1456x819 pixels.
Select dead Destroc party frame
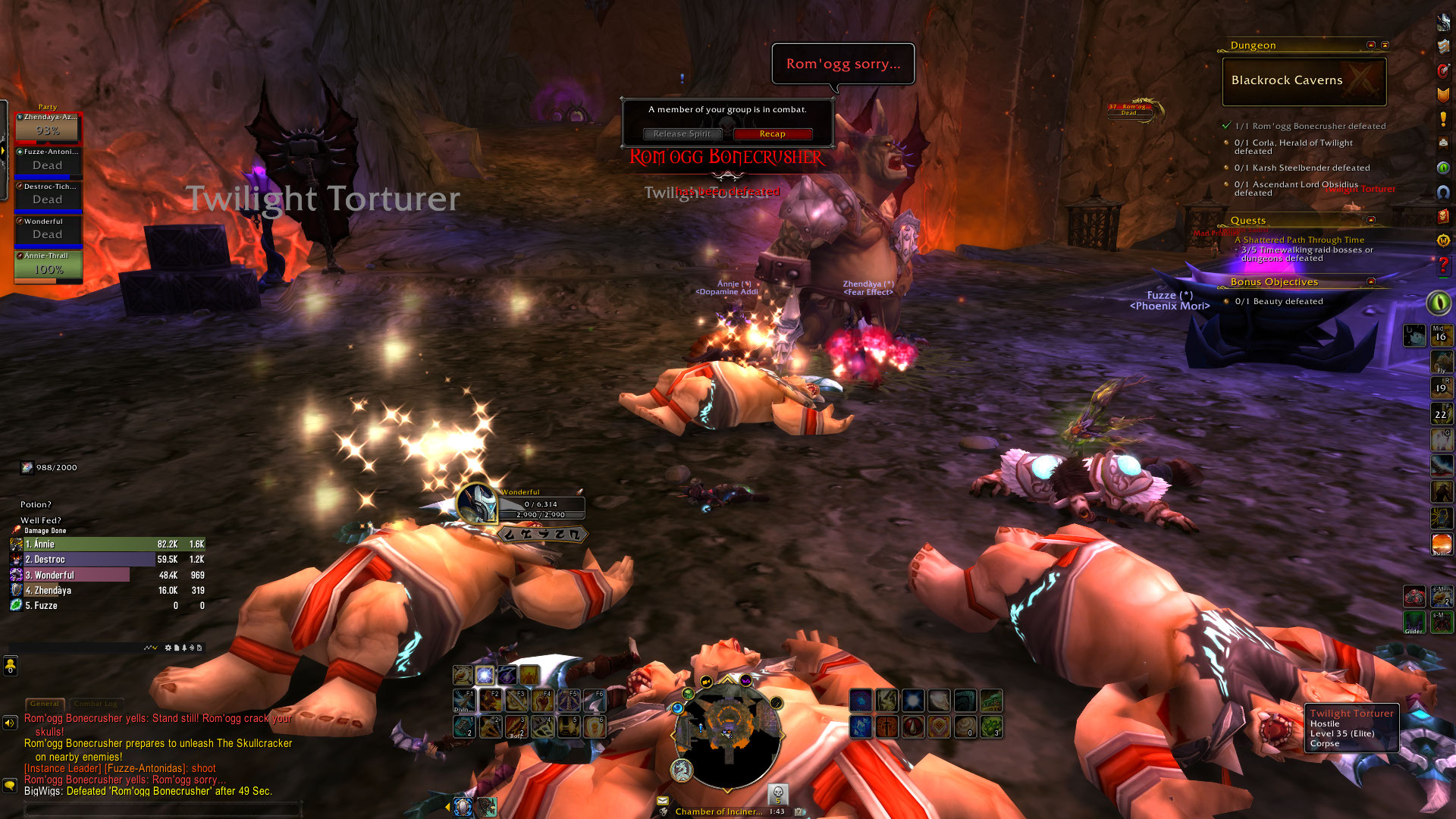coord(48,196)
